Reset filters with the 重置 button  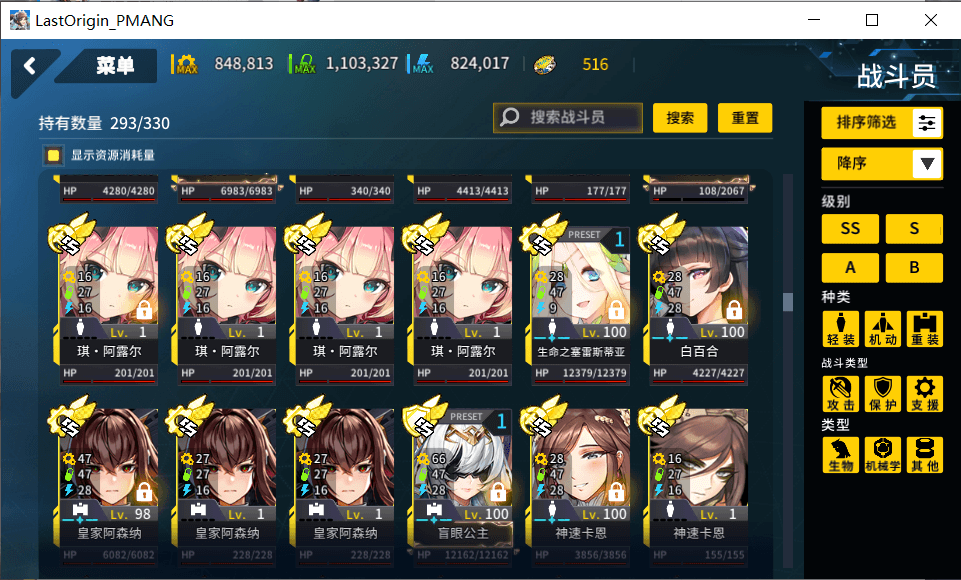click(x=745, y=118)
